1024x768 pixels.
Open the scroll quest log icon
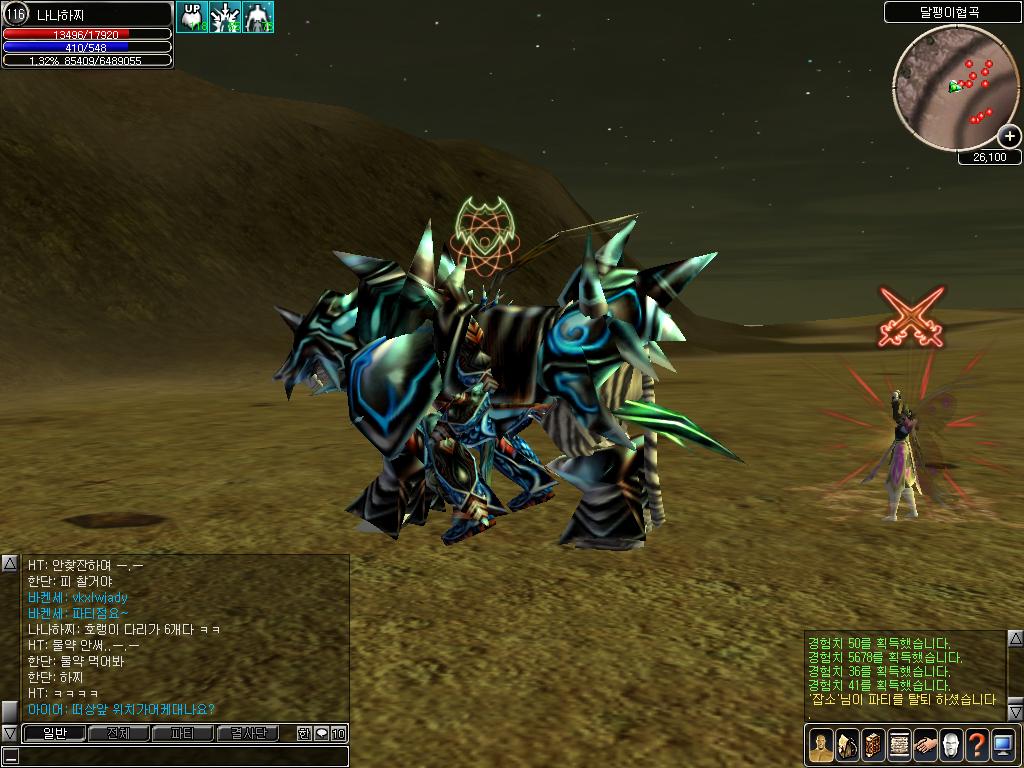tap(899, 745)
